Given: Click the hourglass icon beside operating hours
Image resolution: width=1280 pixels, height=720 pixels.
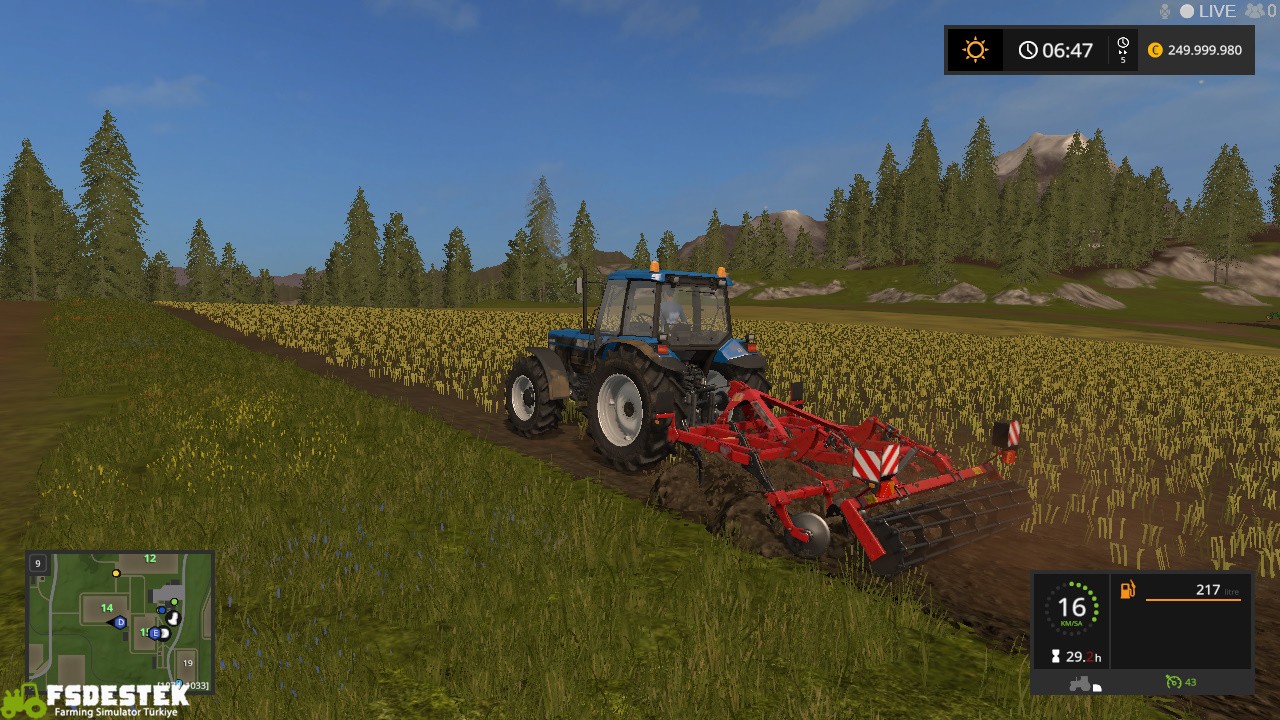Looking at the screenshot, I should pos(1055,655).
